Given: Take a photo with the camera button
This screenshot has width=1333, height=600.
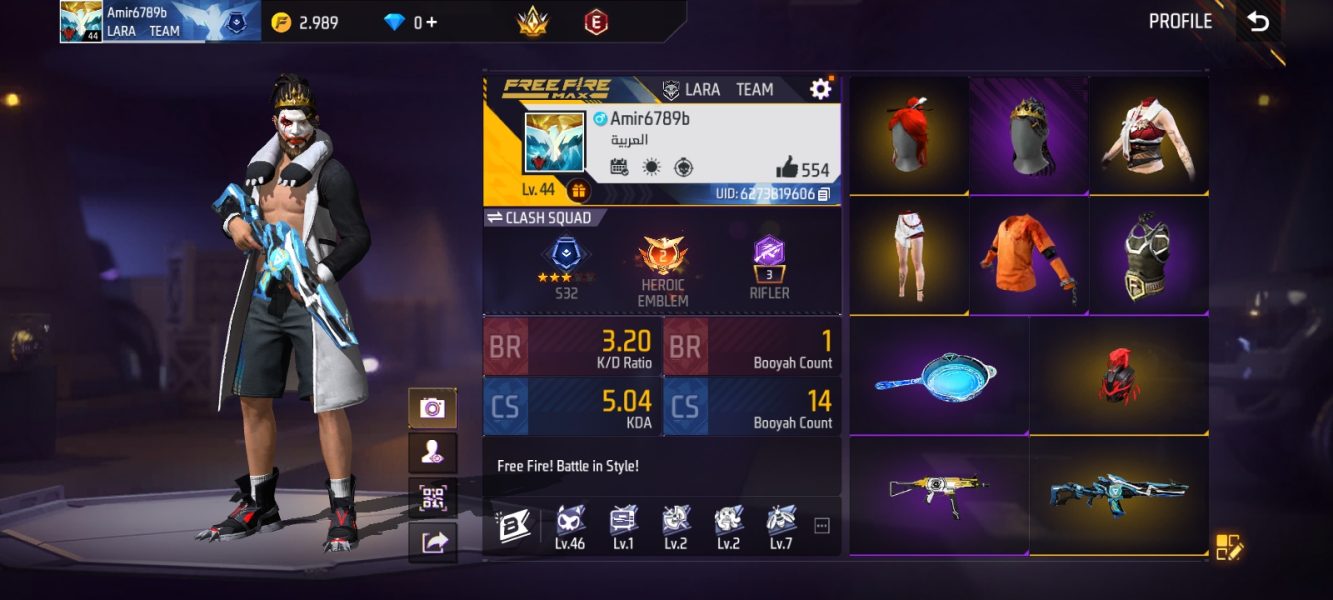Looking at the screenshot, I should coord(432,408).
